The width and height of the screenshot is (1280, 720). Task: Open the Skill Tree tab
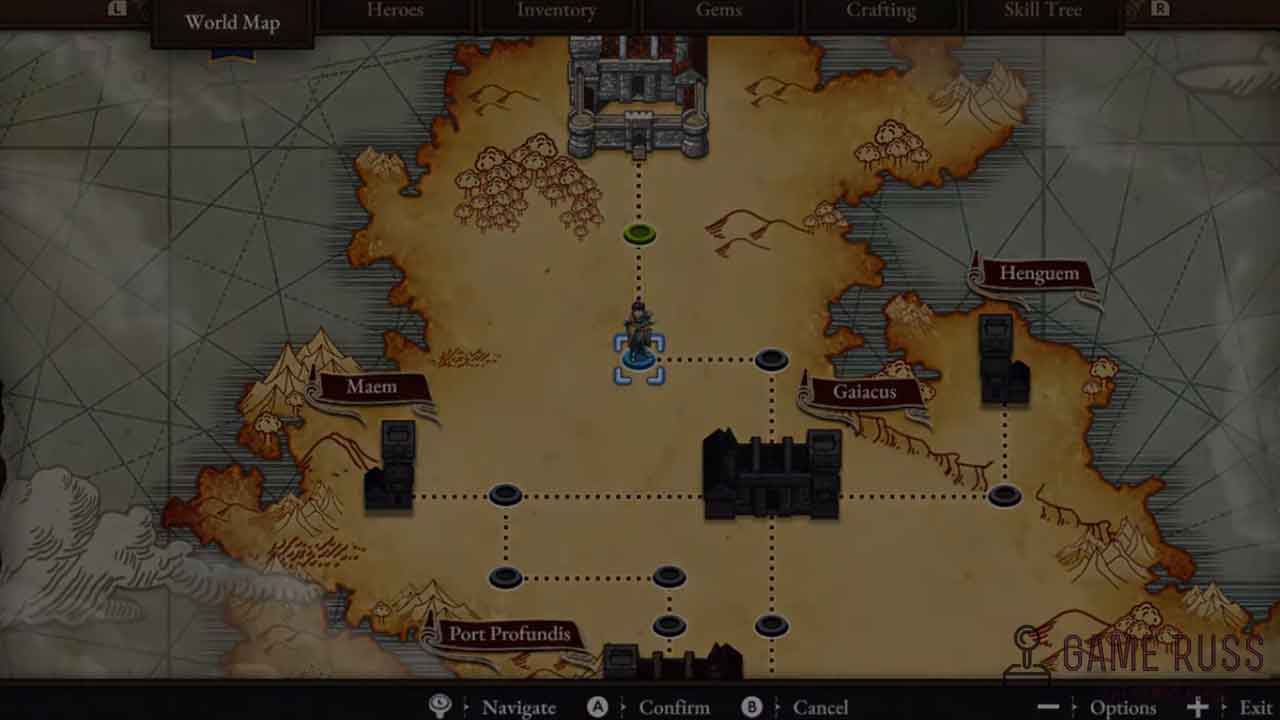[1042, 11]
